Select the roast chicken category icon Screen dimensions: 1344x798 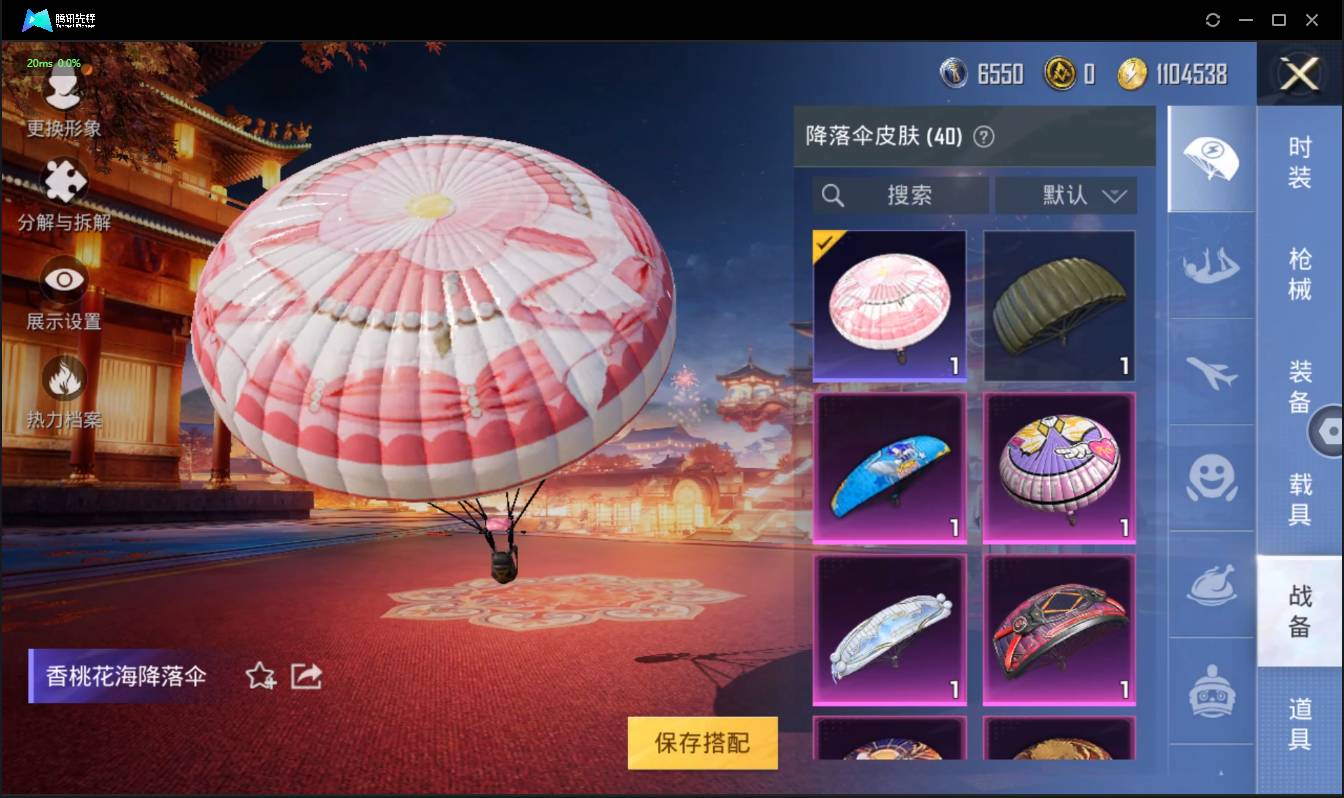[x=1211, y=588]
